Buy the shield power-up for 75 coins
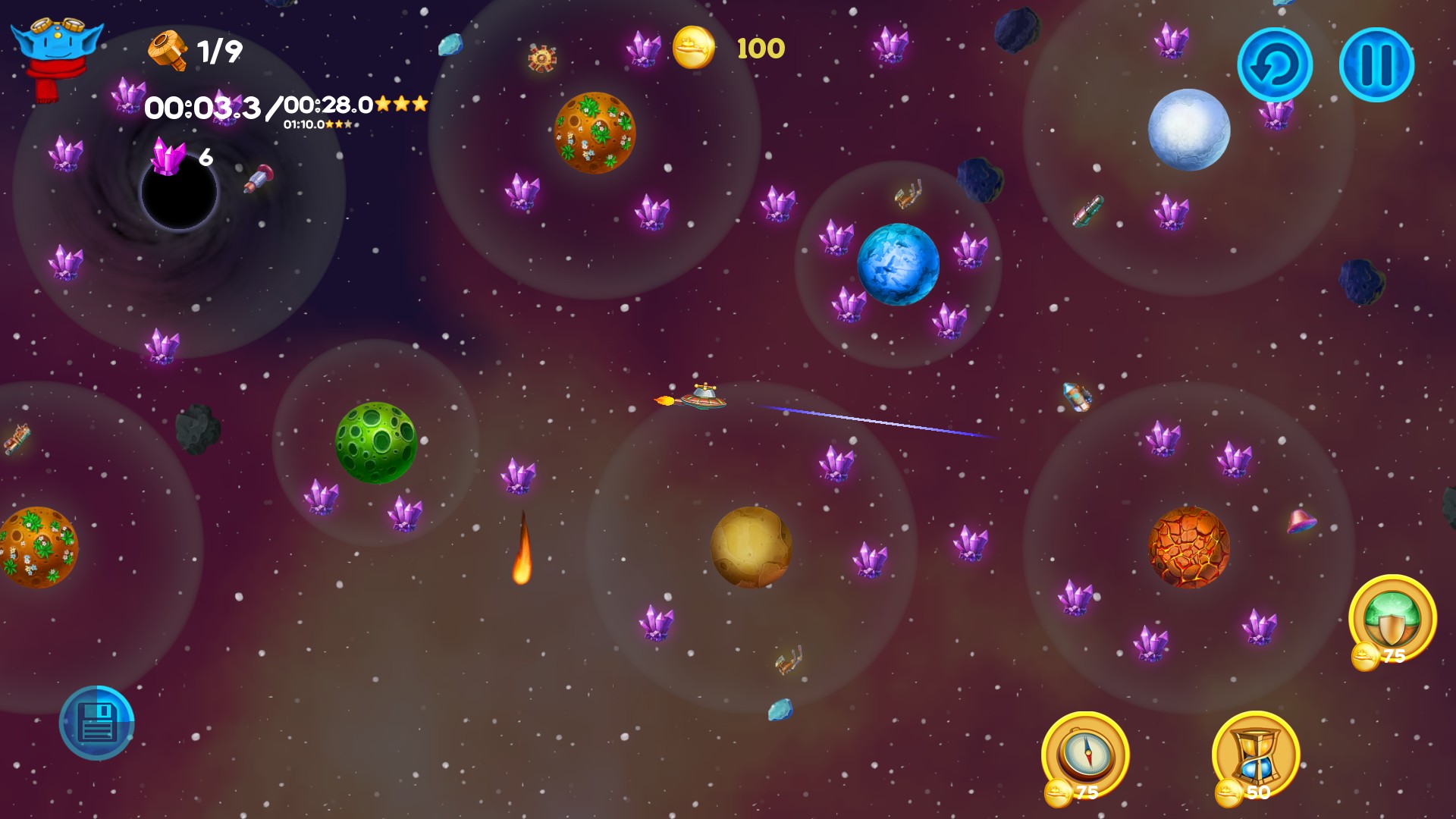The image size is (1456, 819). pos(1392,618)
